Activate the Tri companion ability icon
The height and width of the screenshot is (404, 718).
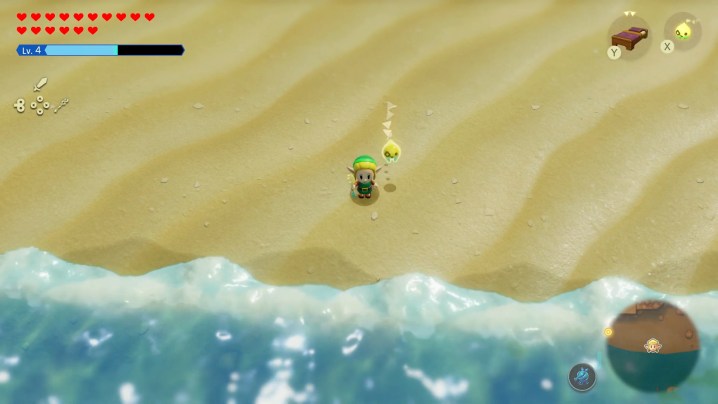pyautogui.click(x=683, y=31)
